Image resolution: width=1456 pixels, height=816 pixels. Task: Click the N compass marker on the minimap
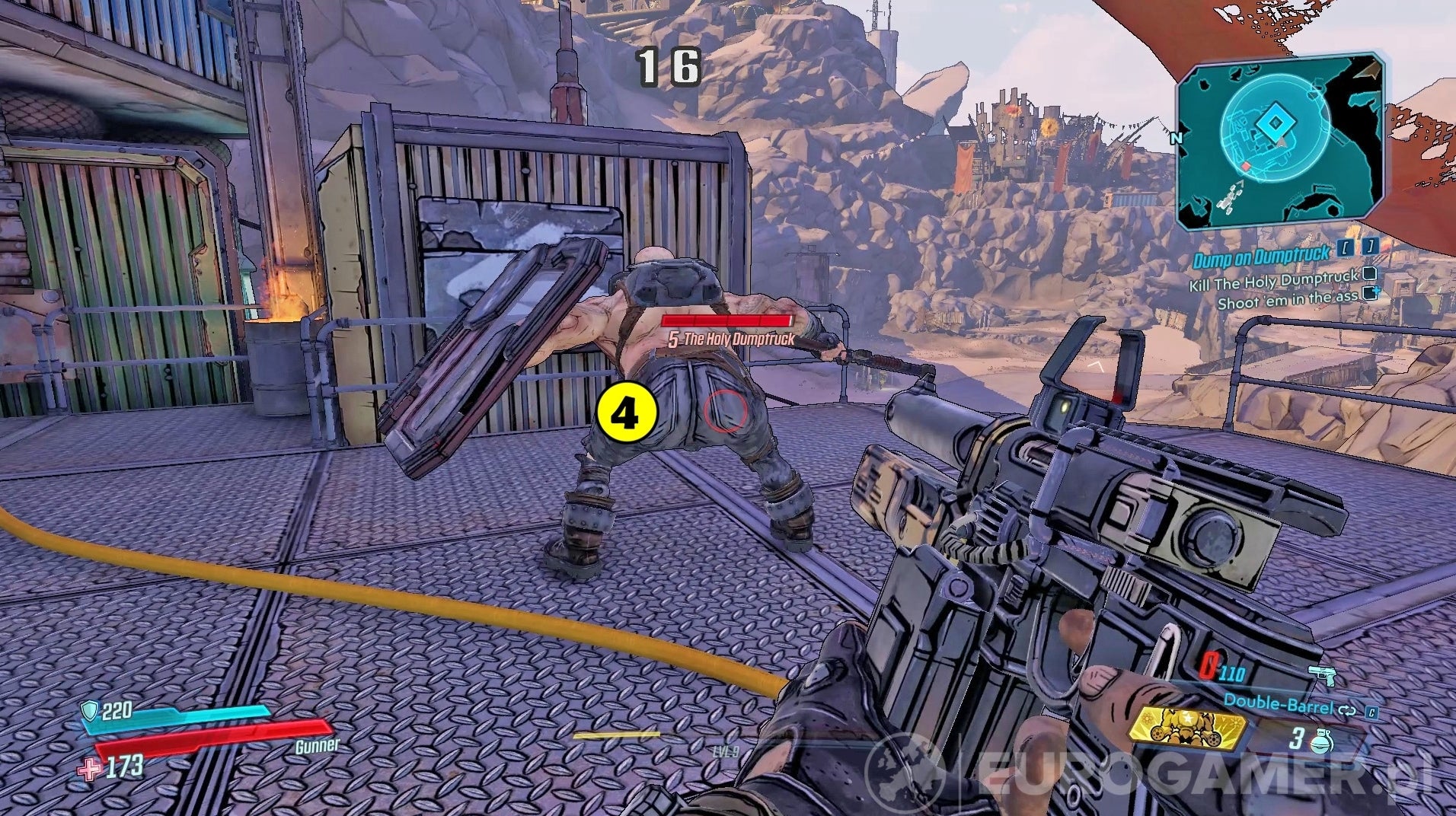point(1177,139)
